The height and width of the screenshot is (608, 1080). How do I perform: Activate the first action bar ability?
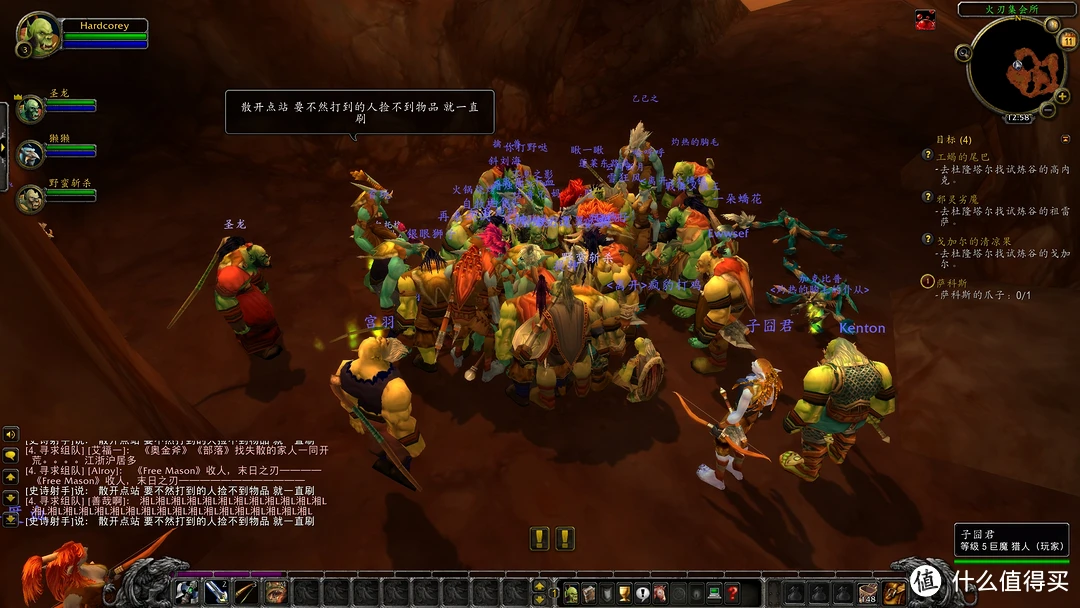187,592
